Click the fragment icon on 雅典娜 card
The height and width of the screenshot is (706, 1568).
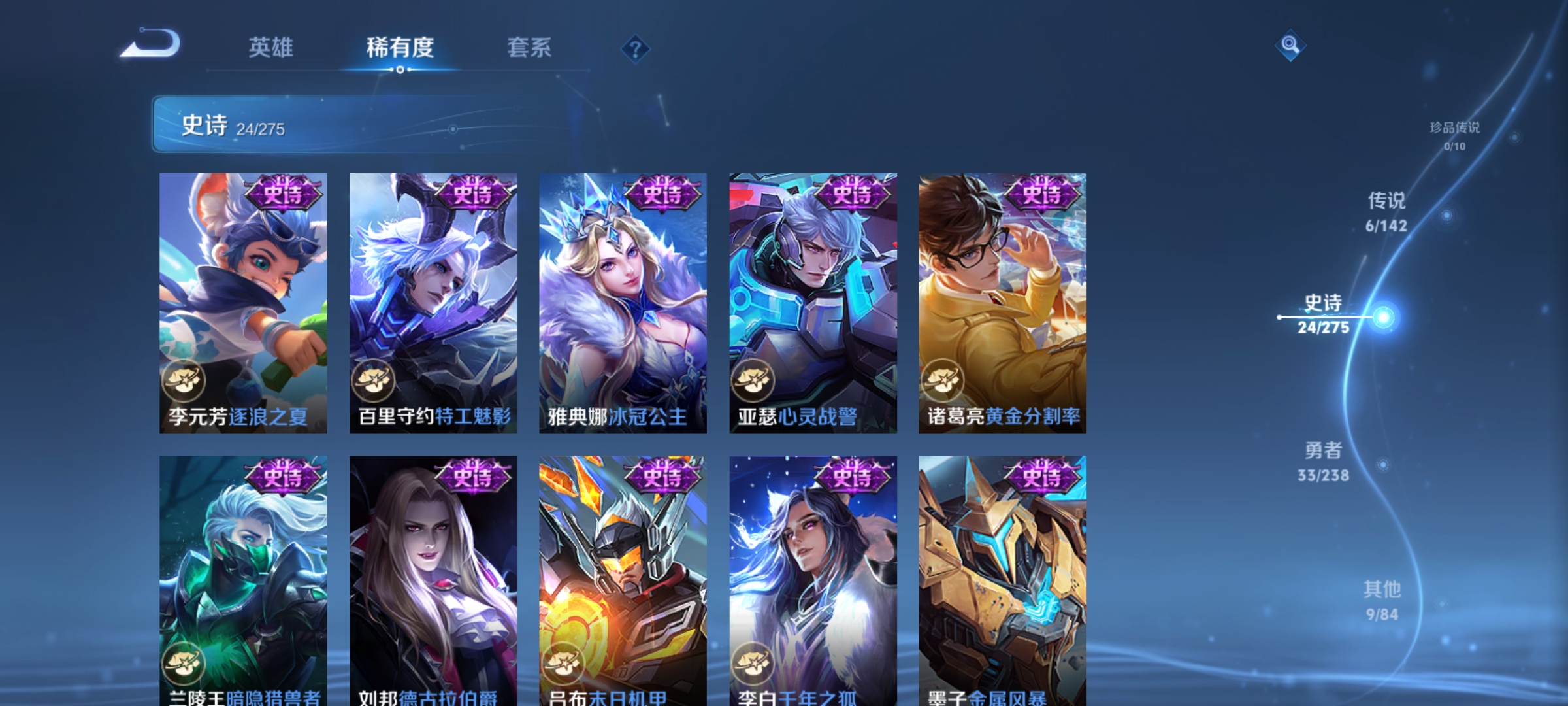tap(565, 381)
